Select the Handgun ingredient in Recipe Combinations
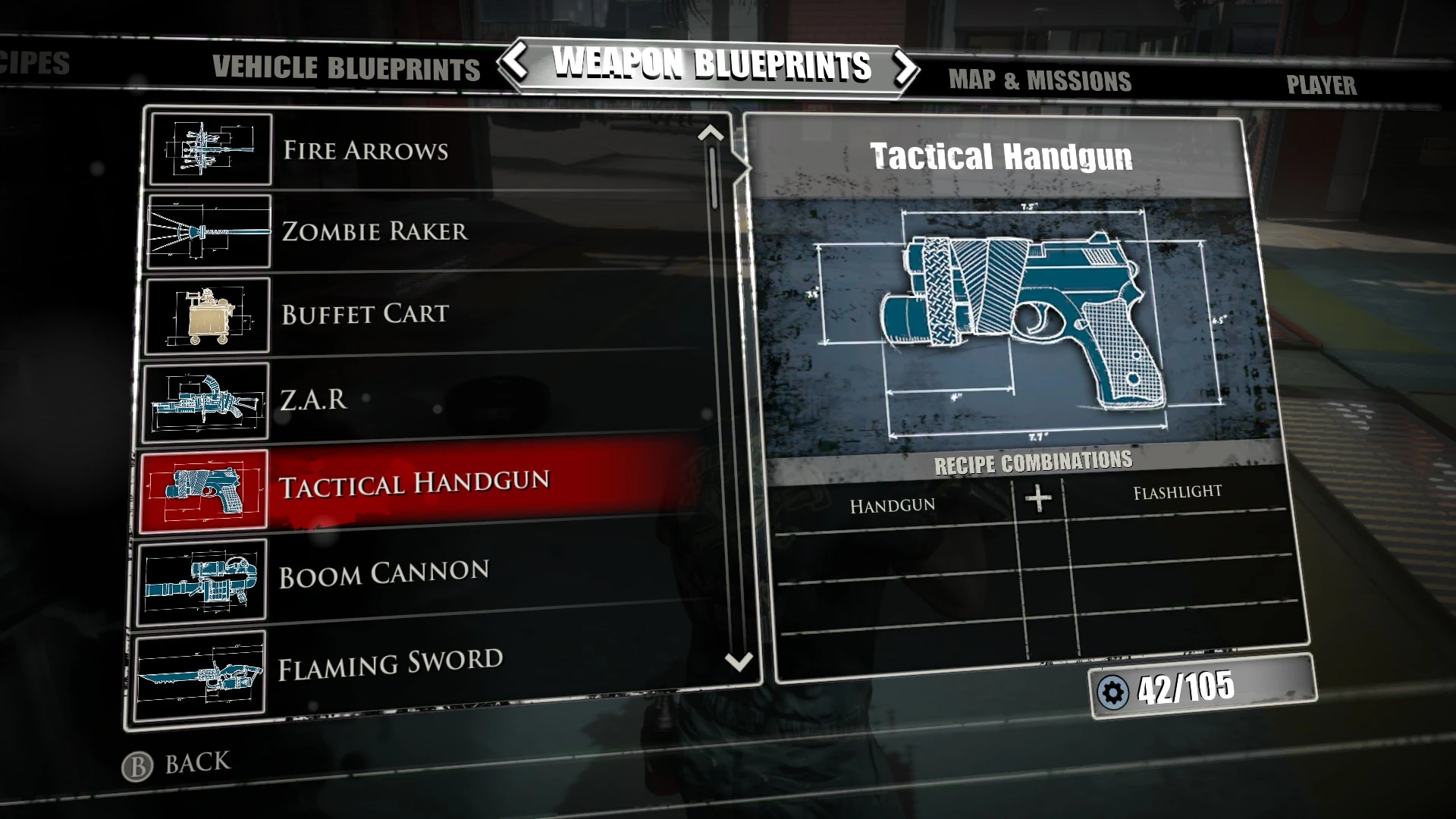Viewport: 1456px width, 819px height. click(x=891, y=504)
